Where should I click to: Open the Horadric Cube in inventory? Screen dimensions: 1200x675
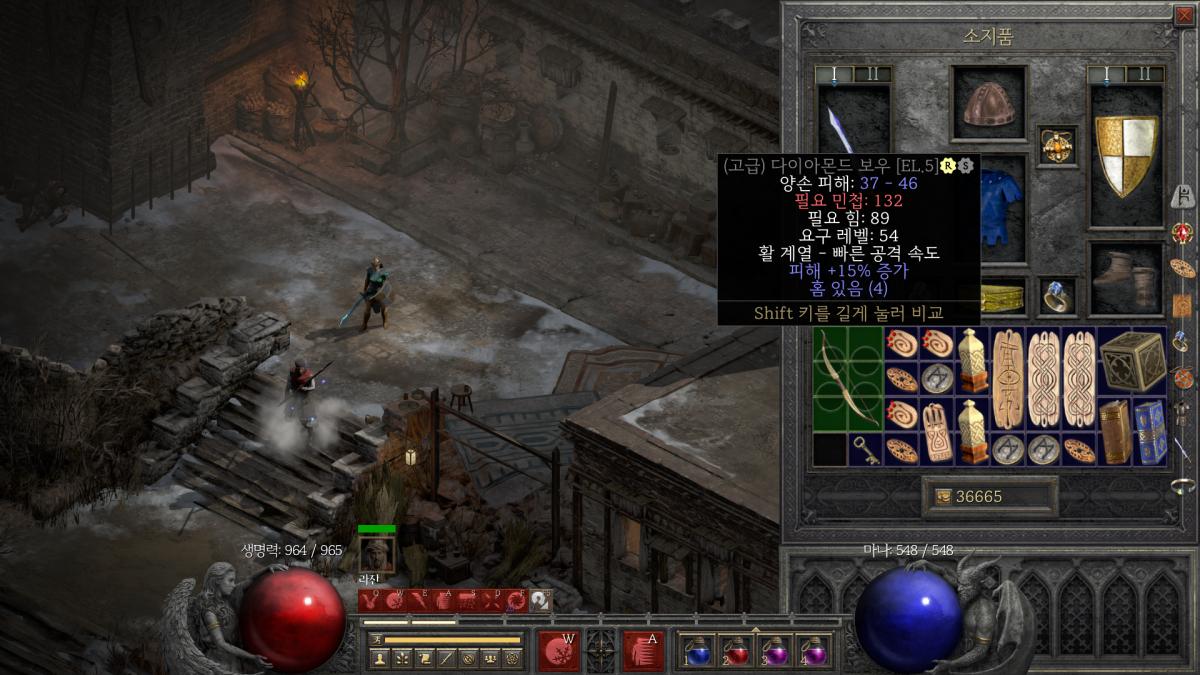[x=1132, y=360]
